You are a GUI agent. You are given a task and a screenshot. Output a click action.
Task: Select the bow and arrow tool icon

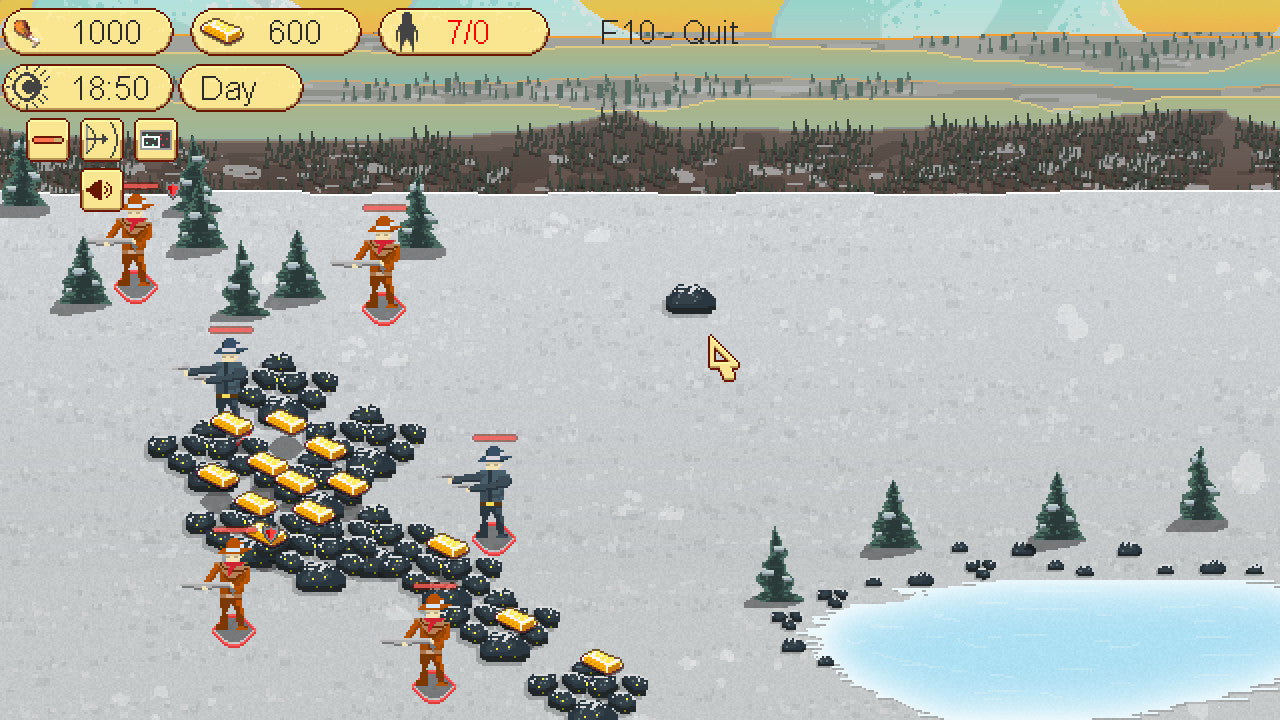click(x=101, y=140)
